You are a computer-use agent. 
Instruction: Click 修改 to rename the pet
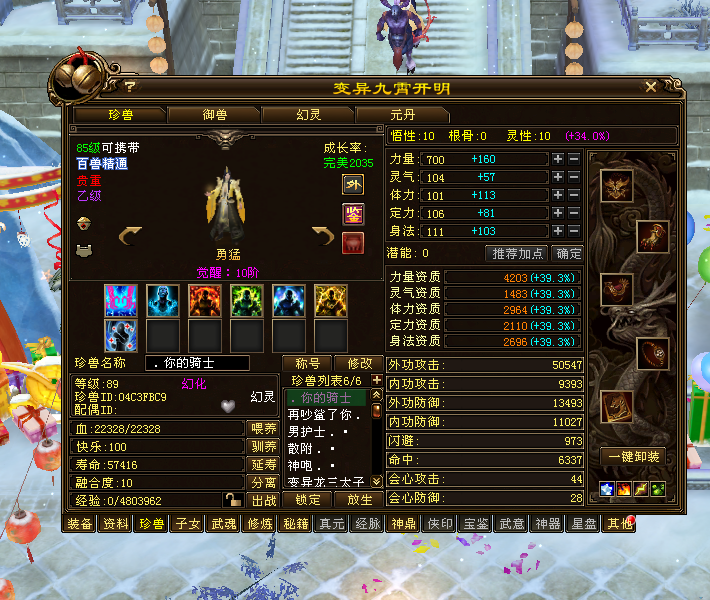[358, 363]
